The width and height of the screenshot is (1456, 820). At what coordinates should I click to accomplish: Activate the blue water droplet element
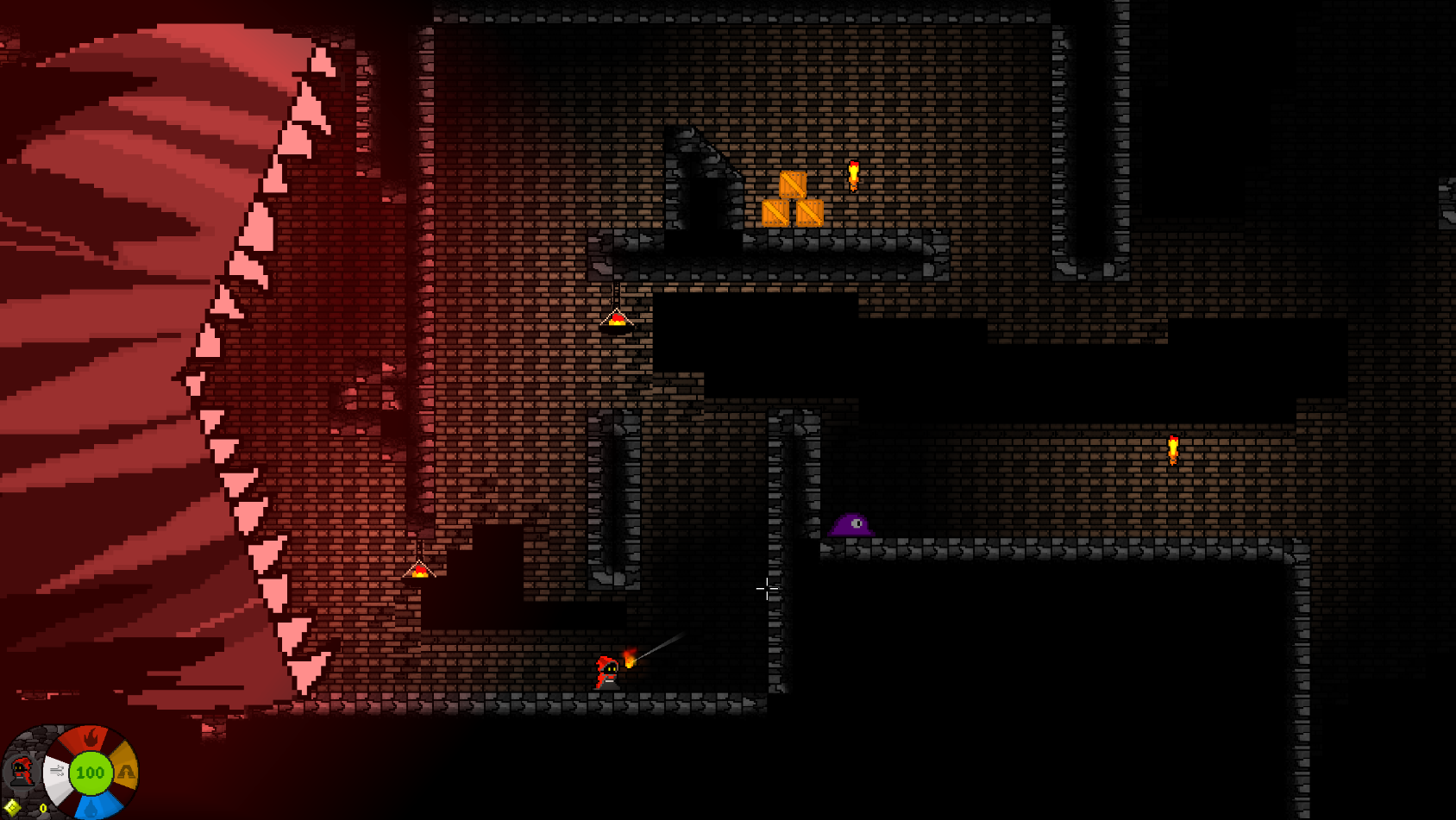[x=91, y=807]
